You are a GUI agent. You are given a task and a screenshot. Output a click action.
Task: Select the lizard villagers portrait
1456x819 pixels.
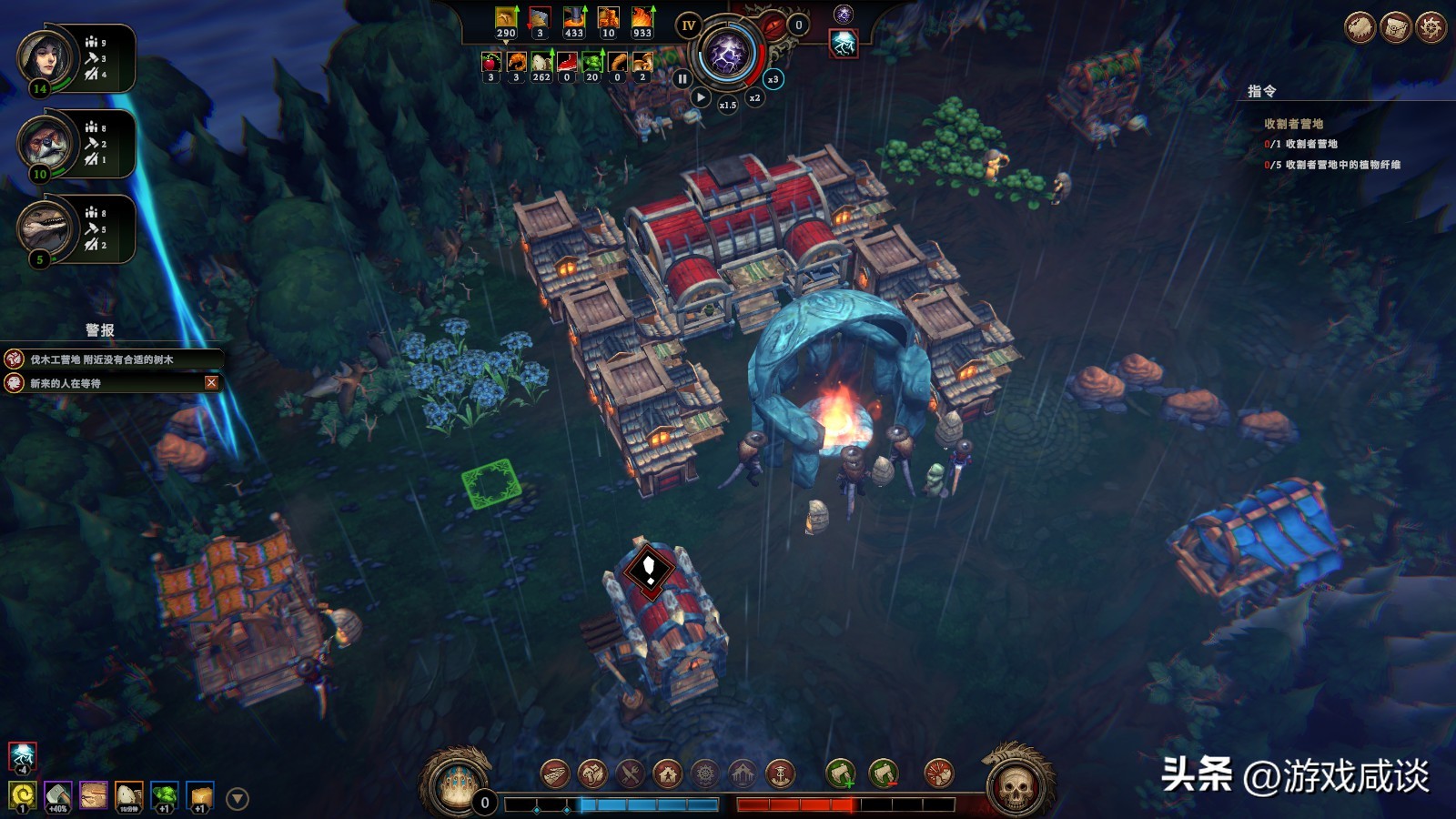44,227
